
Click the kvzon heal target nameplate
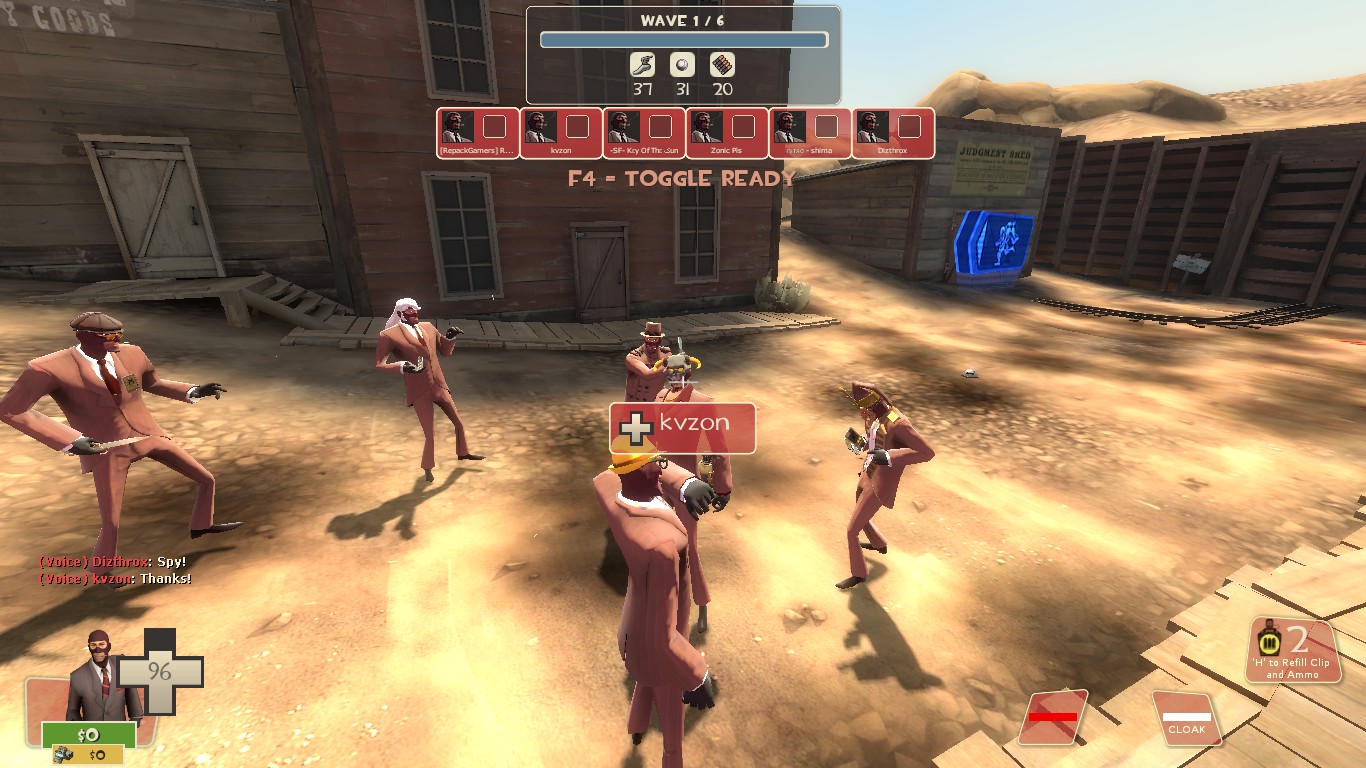(x=683, y=428)
